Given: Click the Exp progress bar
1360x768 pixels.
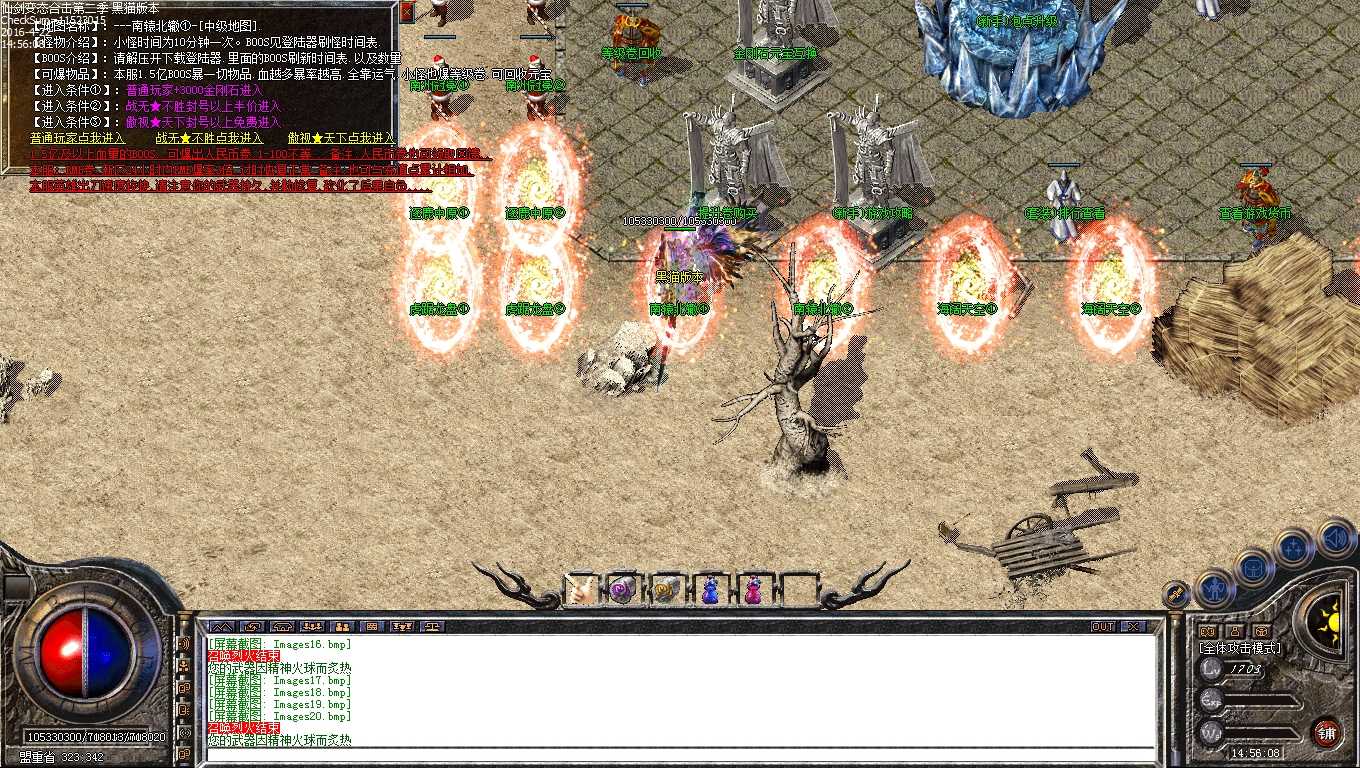Looking at the screenshot, I should tap(1258, 700).
